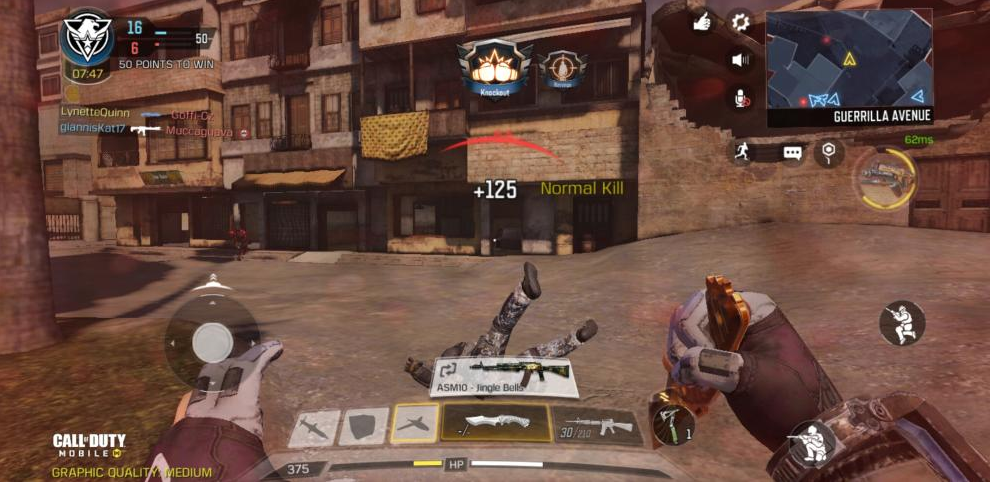Image resolution: width=990 pixels, height=482 pixels.
Task: Activate the operator skill weapon icon
Action: (885, 177)
